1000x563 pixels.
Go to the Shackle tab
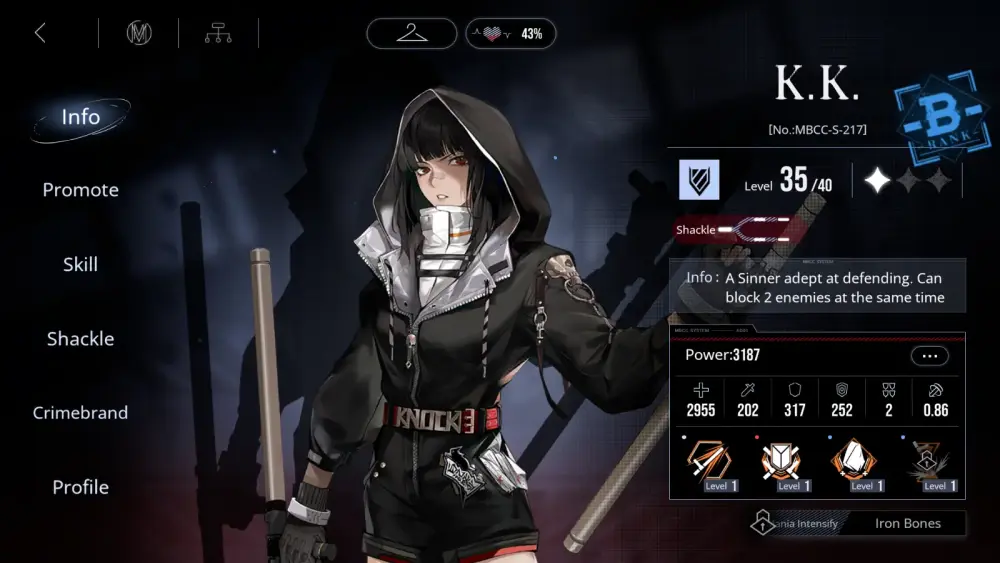81,339
